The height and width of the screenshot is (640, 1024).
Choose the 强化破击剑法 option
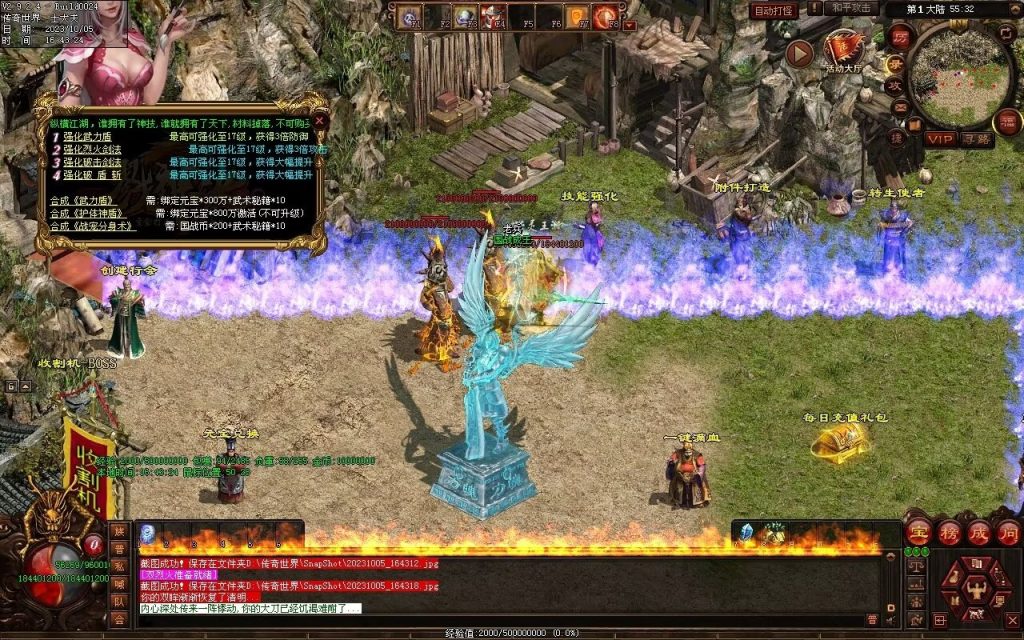tap(93, 162)
